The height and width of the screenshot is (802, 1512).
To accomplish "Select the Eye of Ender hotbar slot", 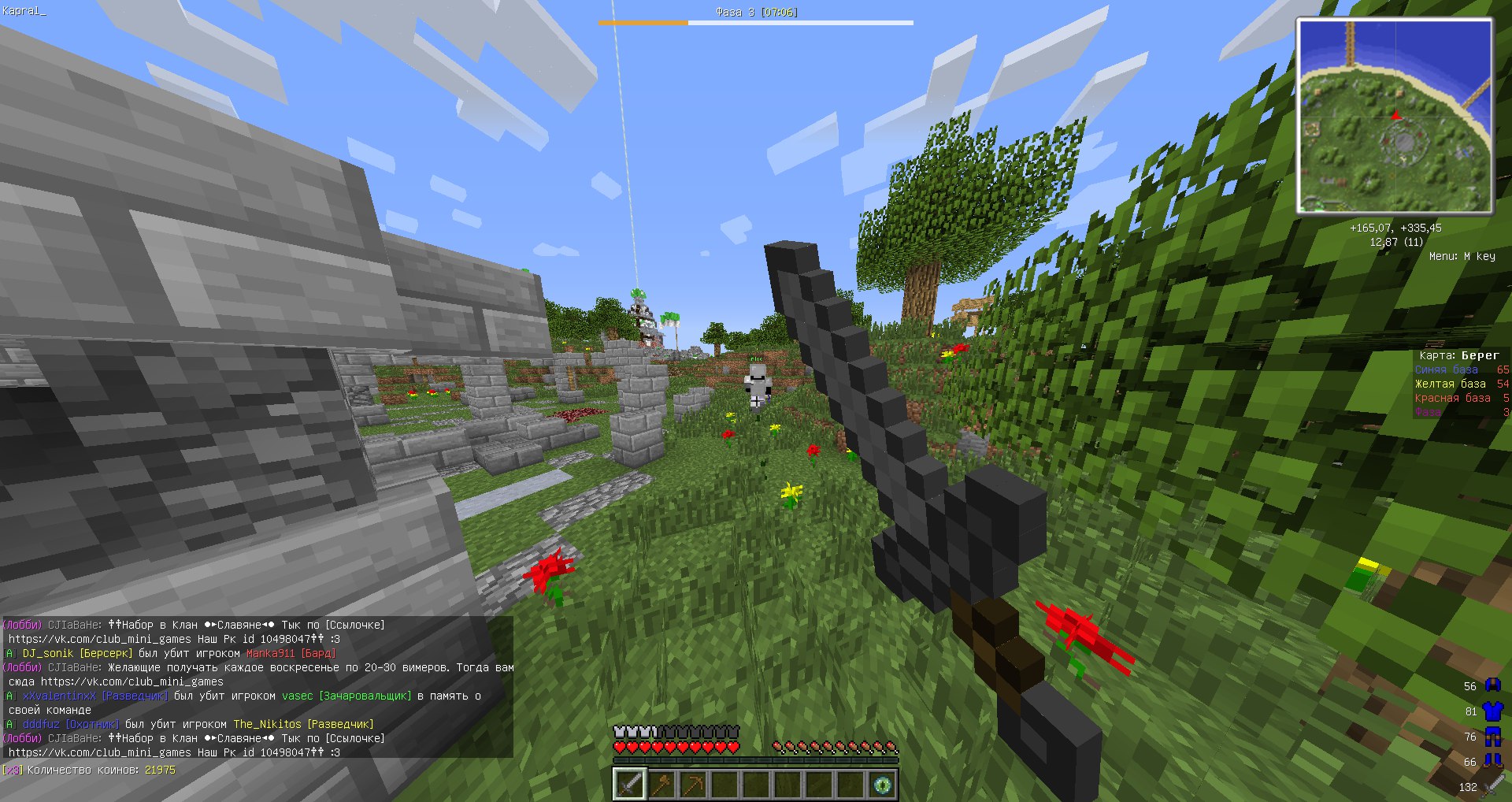I will (882, 785).
